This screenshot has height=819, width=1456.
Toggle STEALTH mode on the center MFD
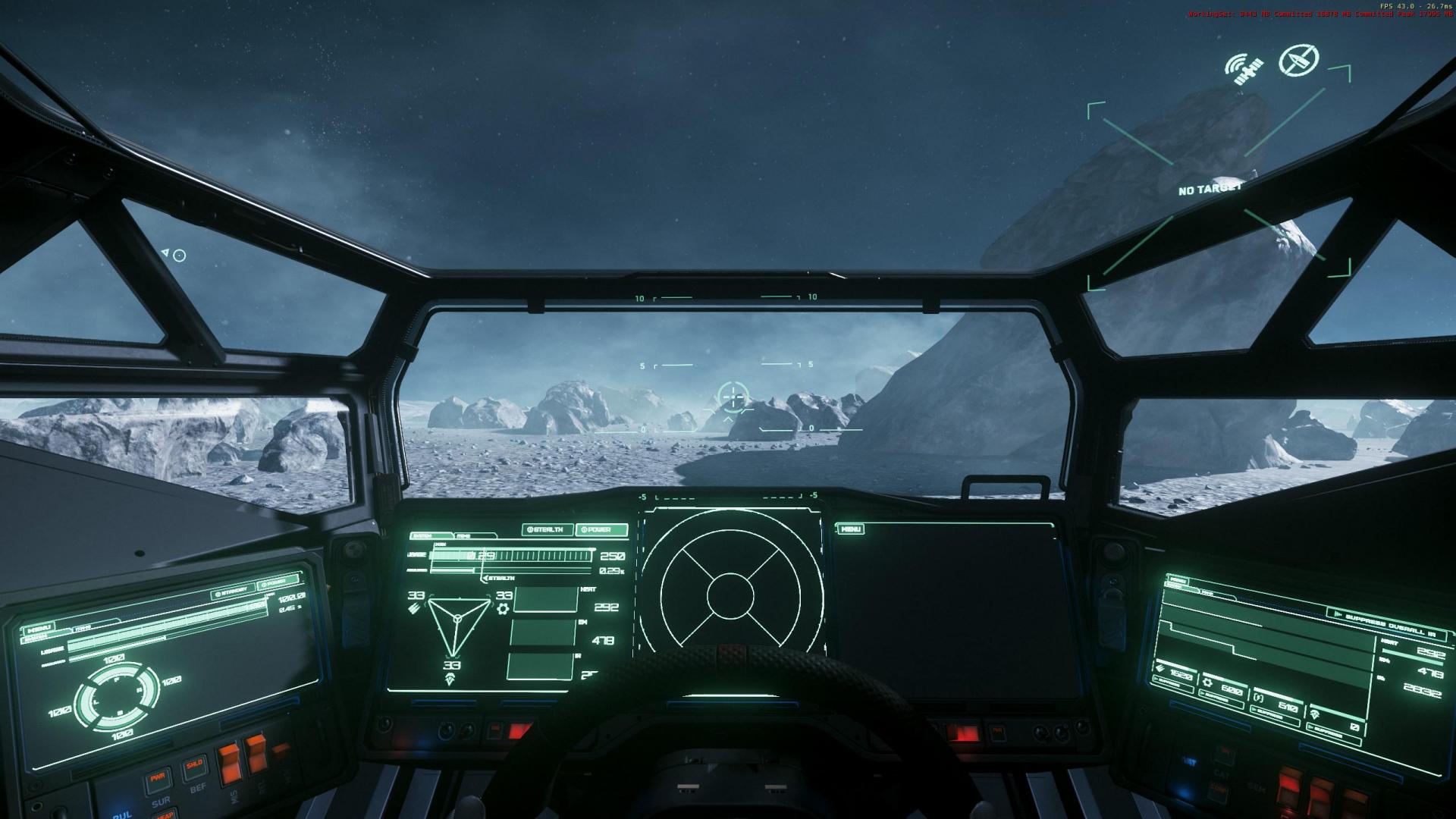548,530
